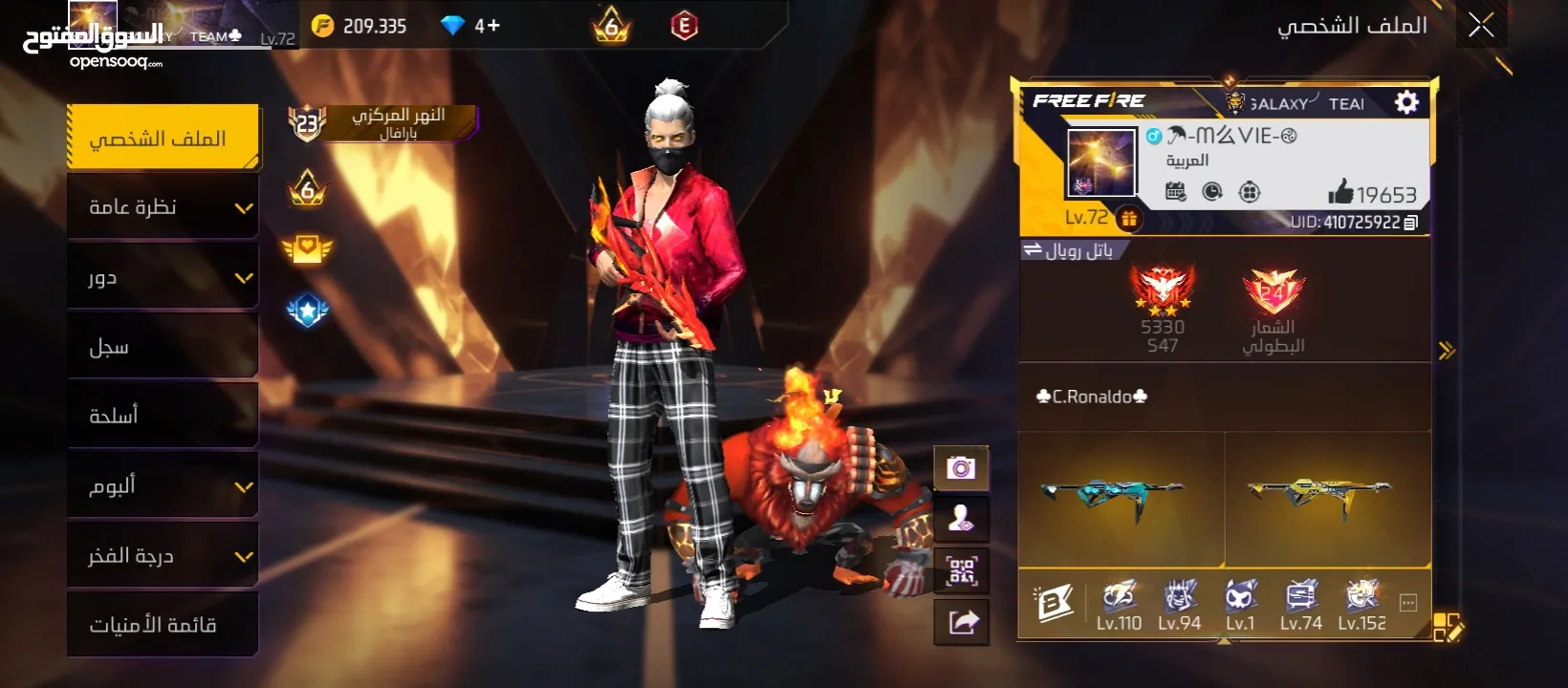
Task: Tap the thumbs-up likes button
Action: 1340,193
